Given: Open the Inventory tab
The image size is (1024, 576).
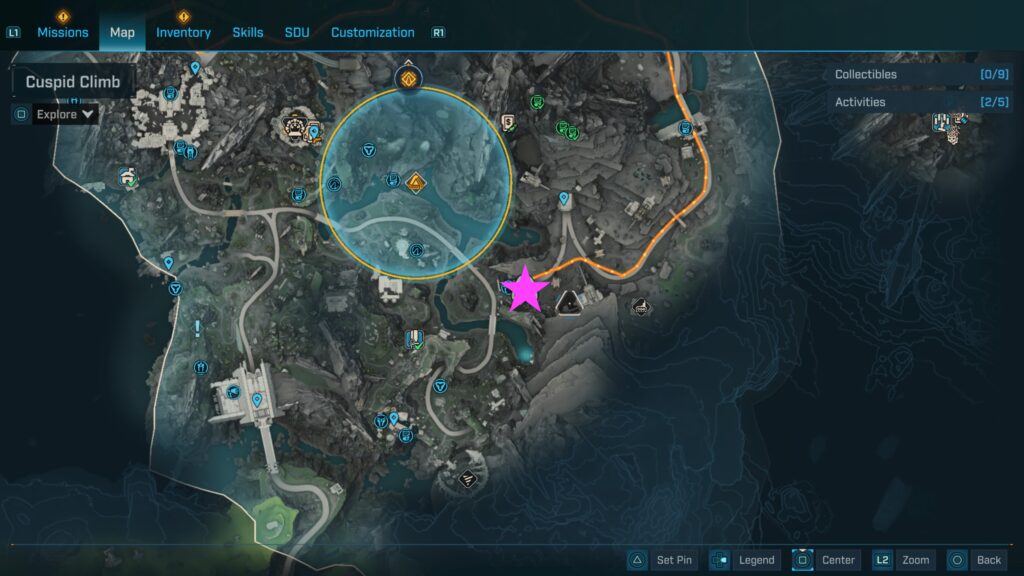Looking at the screenshot, I should click(183, 32).
